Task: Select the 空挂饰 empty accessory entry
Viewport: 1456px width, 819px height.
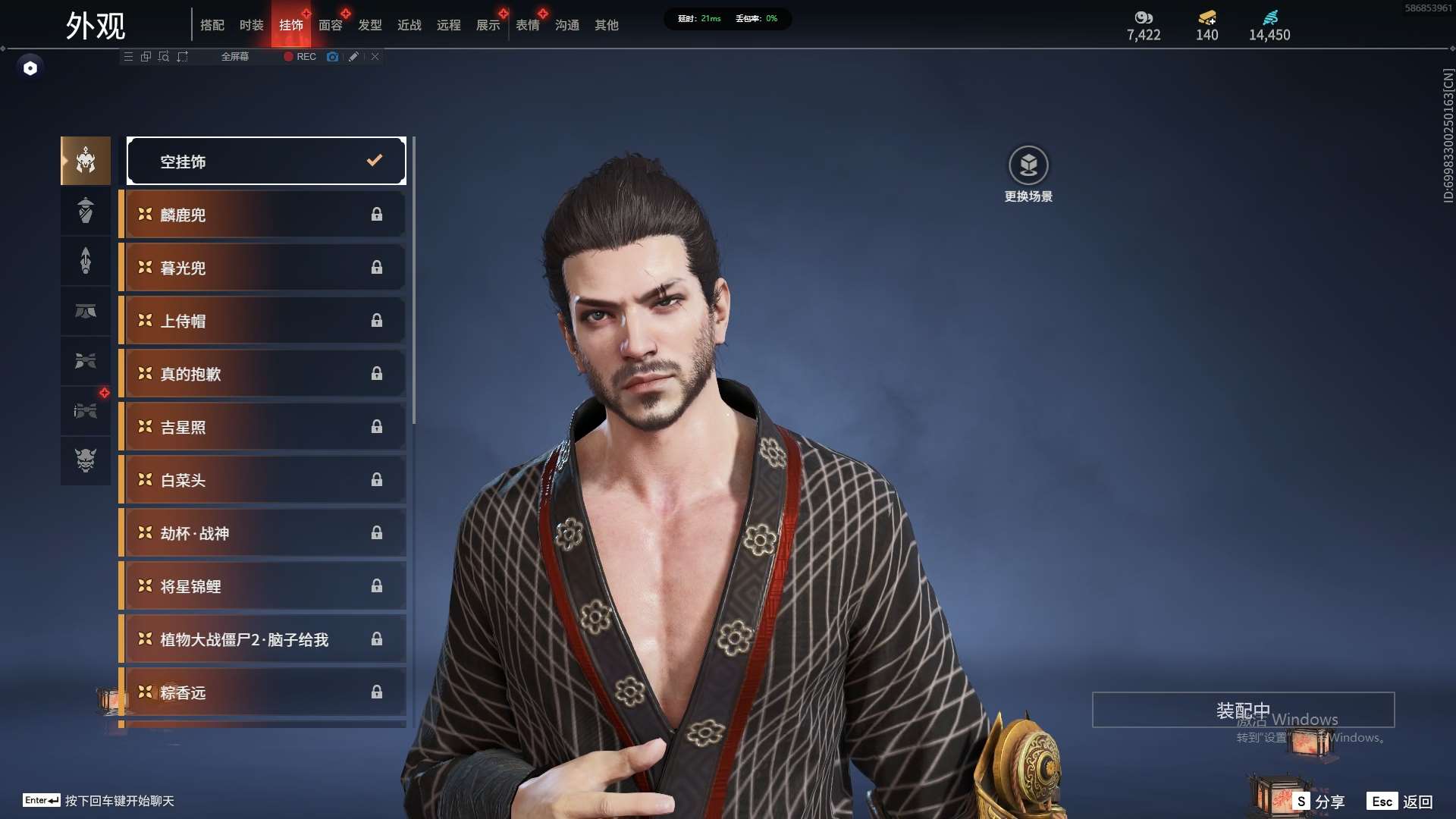Action: [x=266, y=161]
